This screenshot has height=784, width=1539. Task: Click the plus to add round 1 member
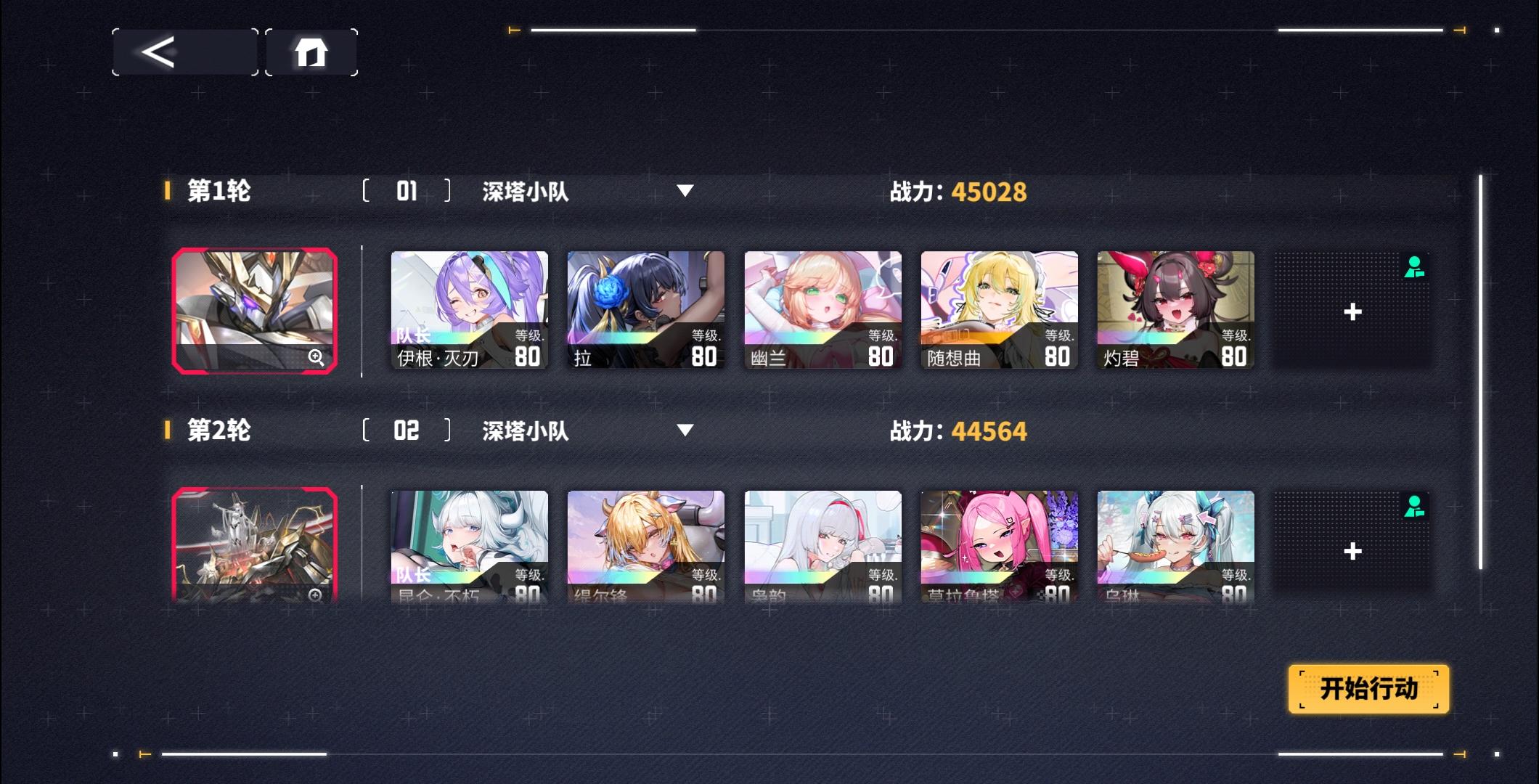1352,311
